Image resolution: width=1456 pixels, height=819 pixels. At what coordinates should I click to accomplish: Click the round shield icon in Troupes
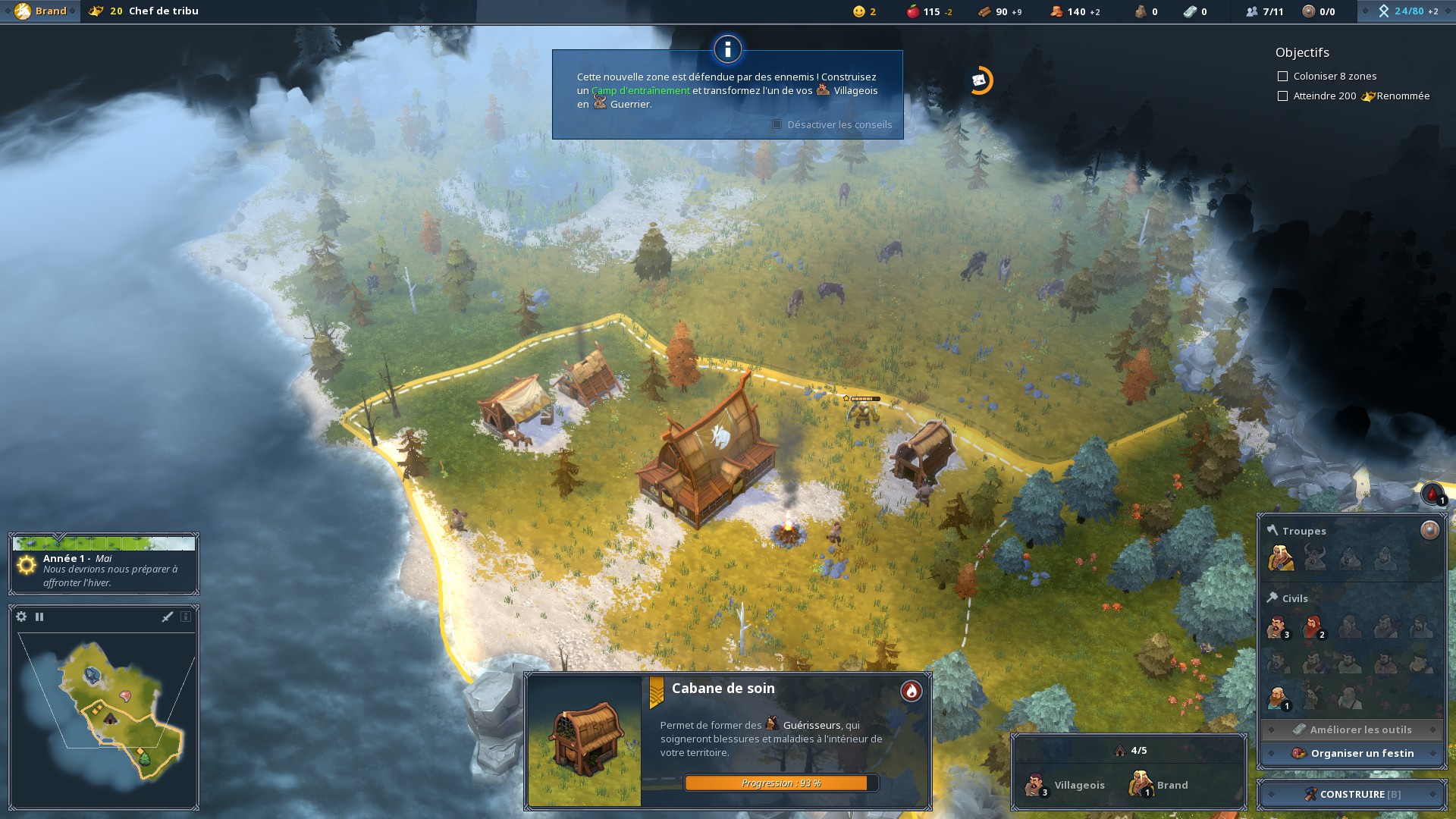point(1429,530)
